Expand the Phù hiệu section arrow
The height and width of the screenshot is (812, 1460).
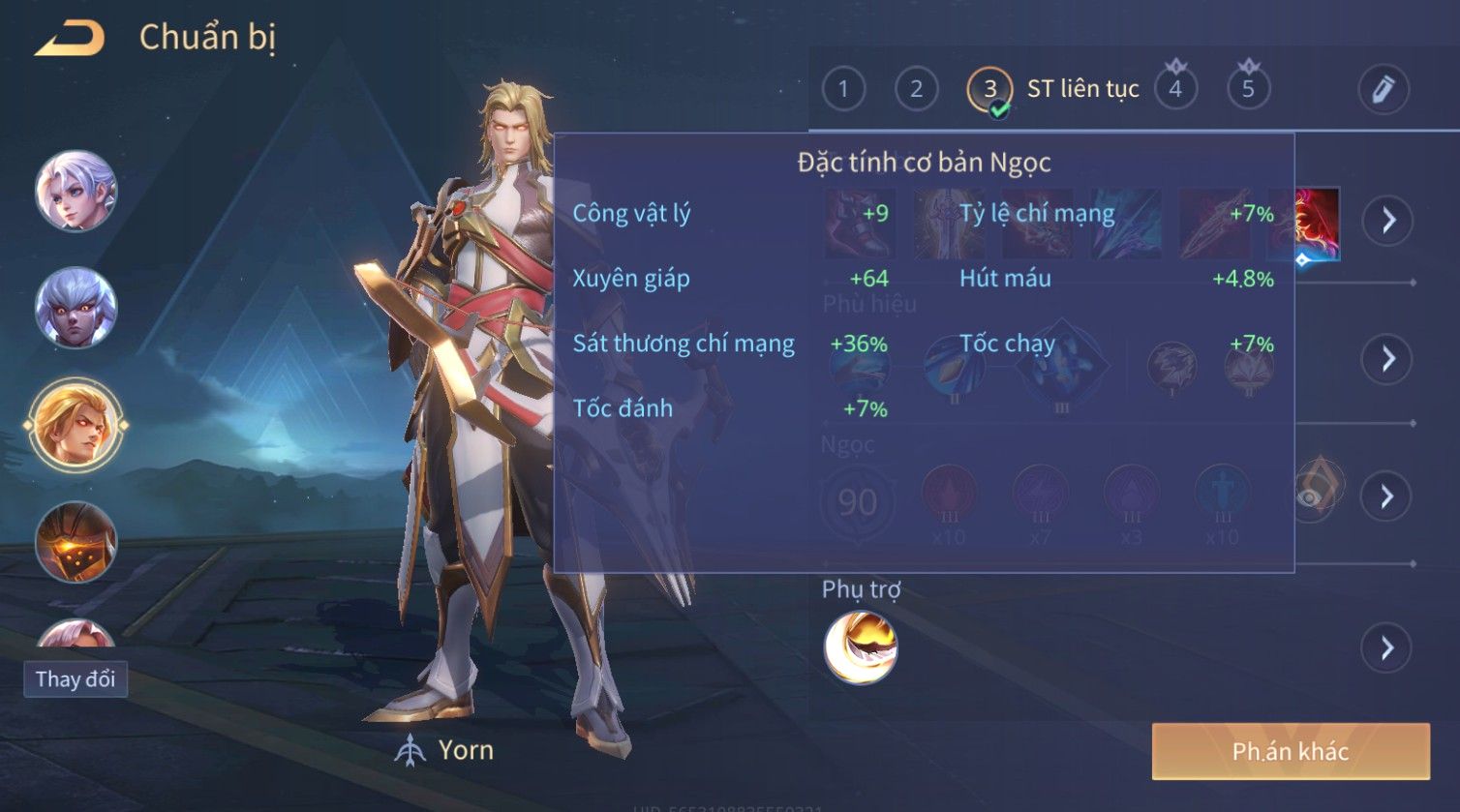[1387, 359]
